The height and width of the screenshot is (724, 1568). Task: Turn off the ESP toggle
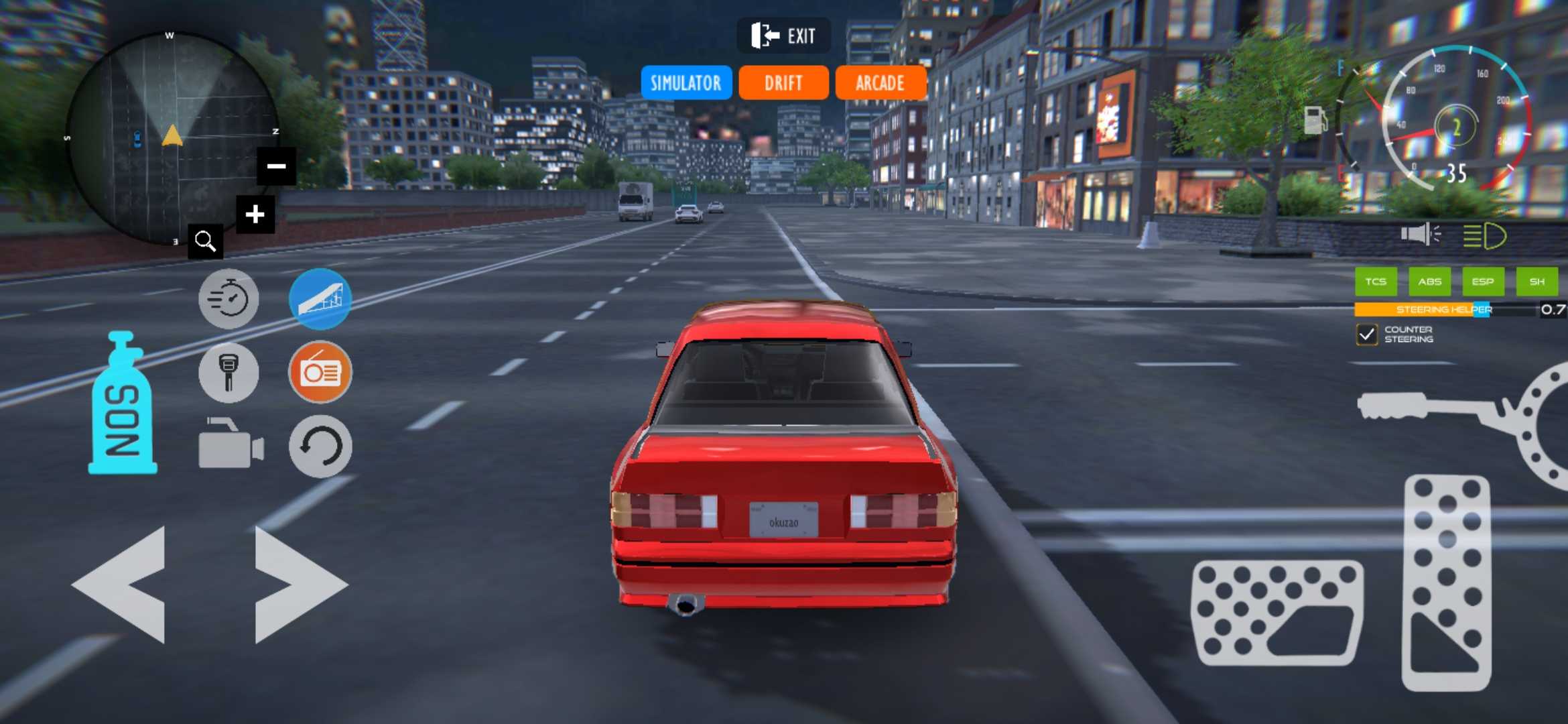click(x=1484, y=282)
